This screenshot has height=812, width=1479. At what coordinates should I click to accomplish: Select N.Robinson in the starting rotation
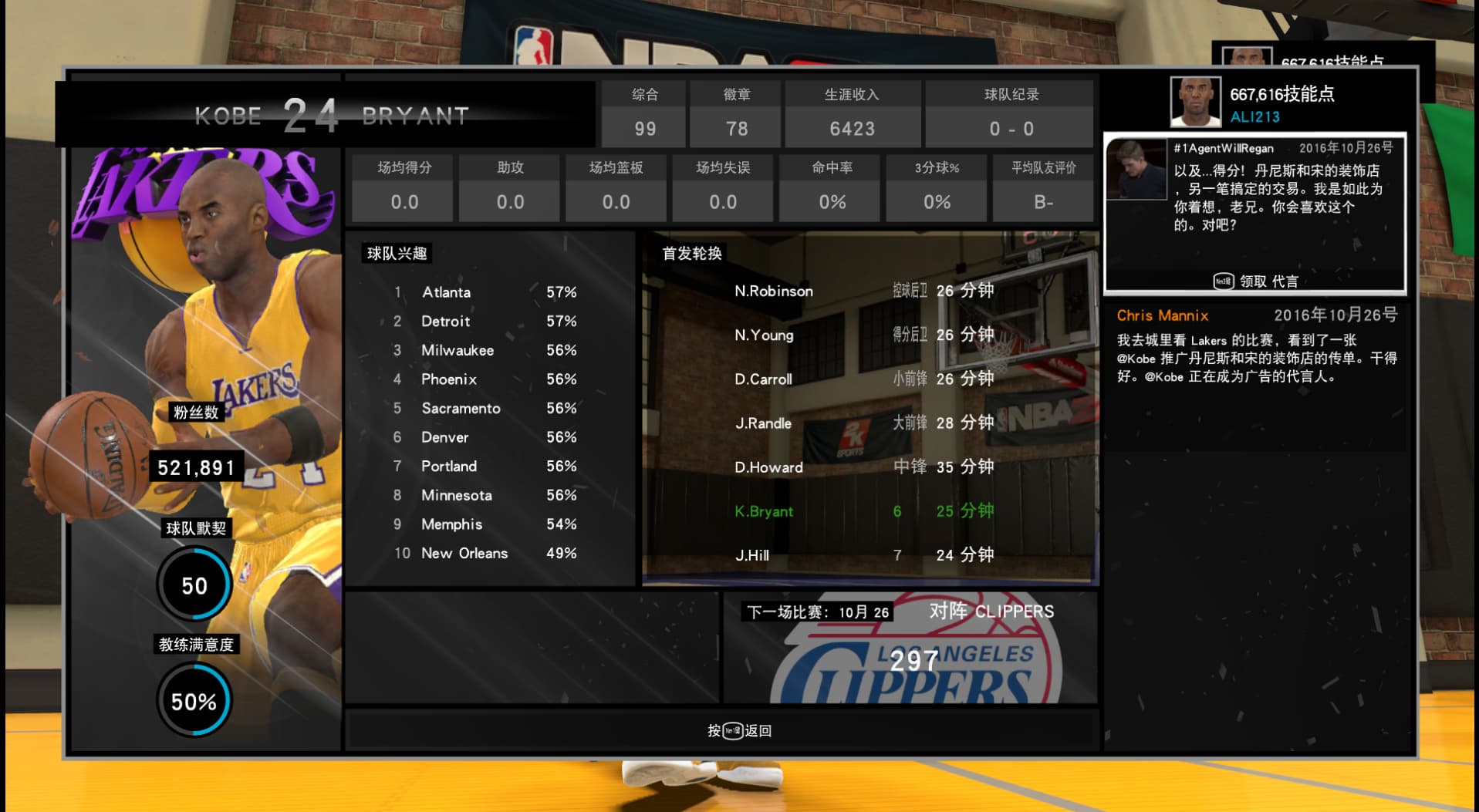(x=864, y=291)
